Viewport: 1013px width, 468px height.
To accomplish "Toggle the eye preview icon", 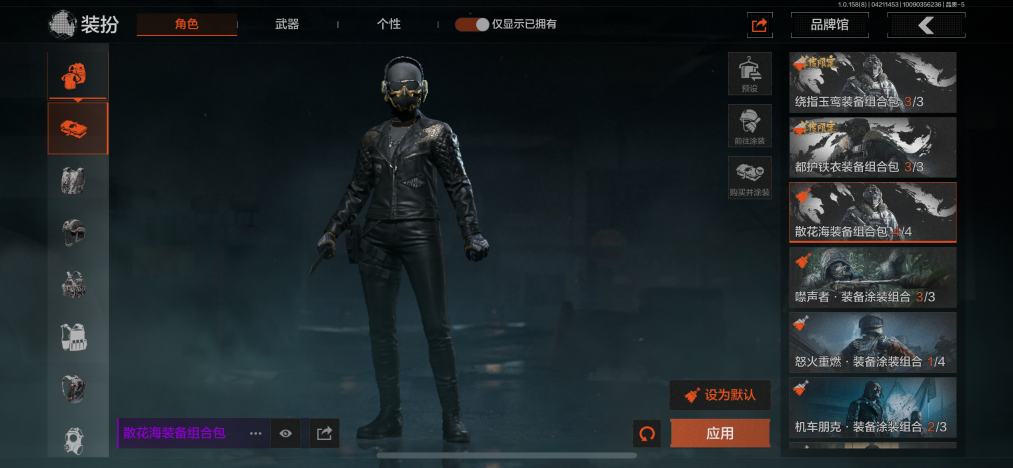I will [x=286, y=433].
